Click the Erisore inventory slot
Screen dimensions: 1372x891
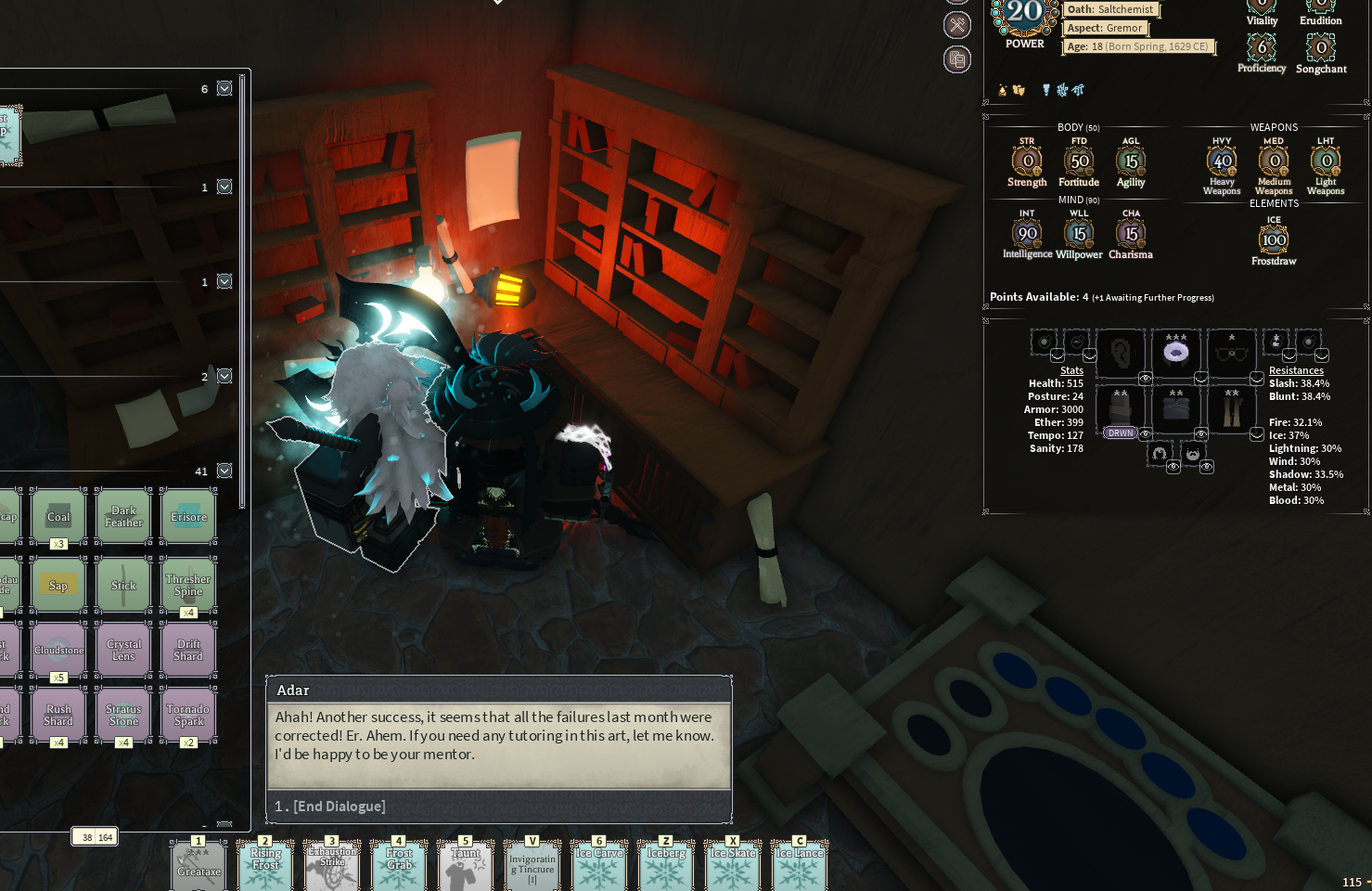[188, 517]
